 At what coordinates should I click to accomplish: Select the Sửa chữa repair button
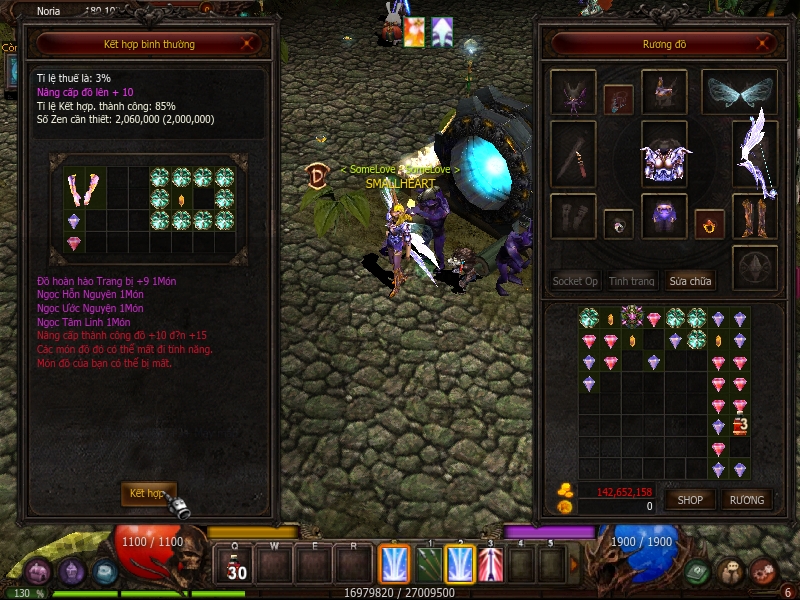tap(691, 281)
